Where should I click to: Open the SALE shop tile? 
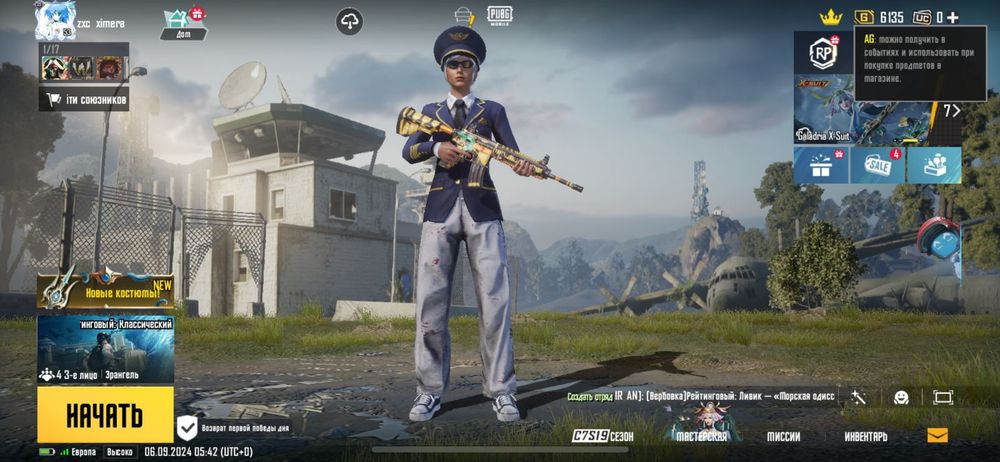point(878,165)
